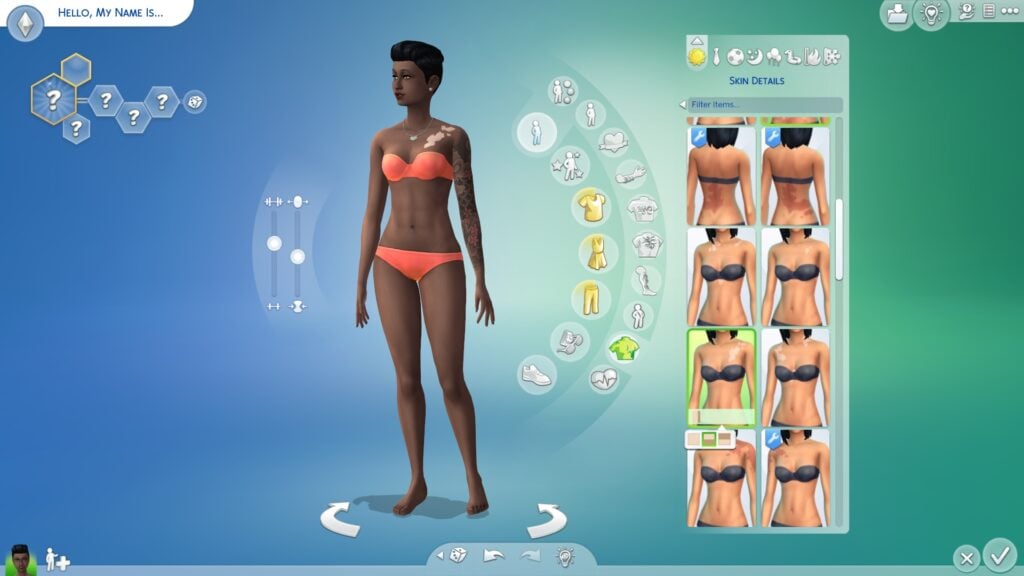Open the shoes category
The height and width of the screenshot is (576, 1024).
[x=536, y=375]
